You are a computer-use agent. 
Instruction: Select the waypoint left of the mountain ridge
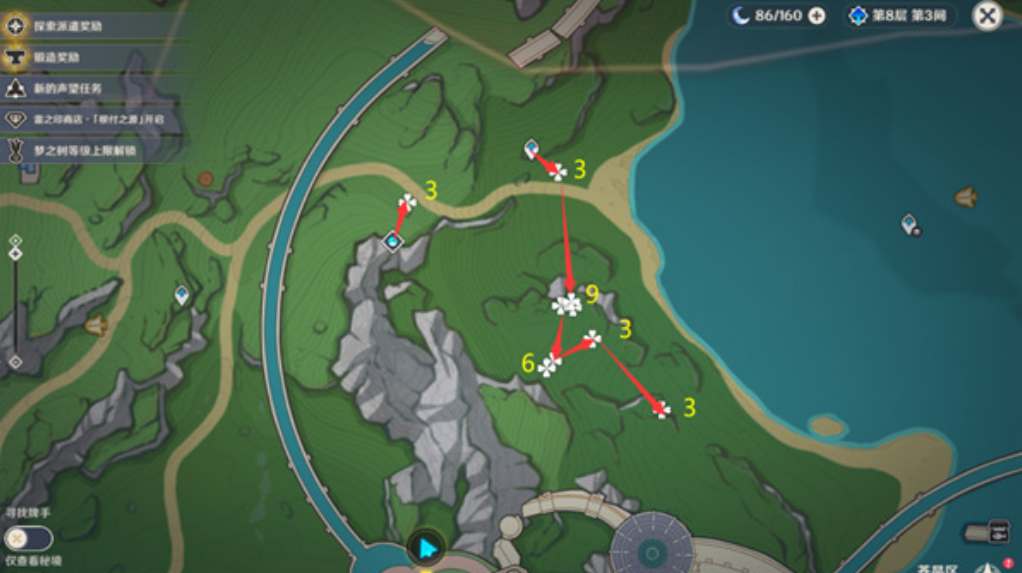click(182, 294)
